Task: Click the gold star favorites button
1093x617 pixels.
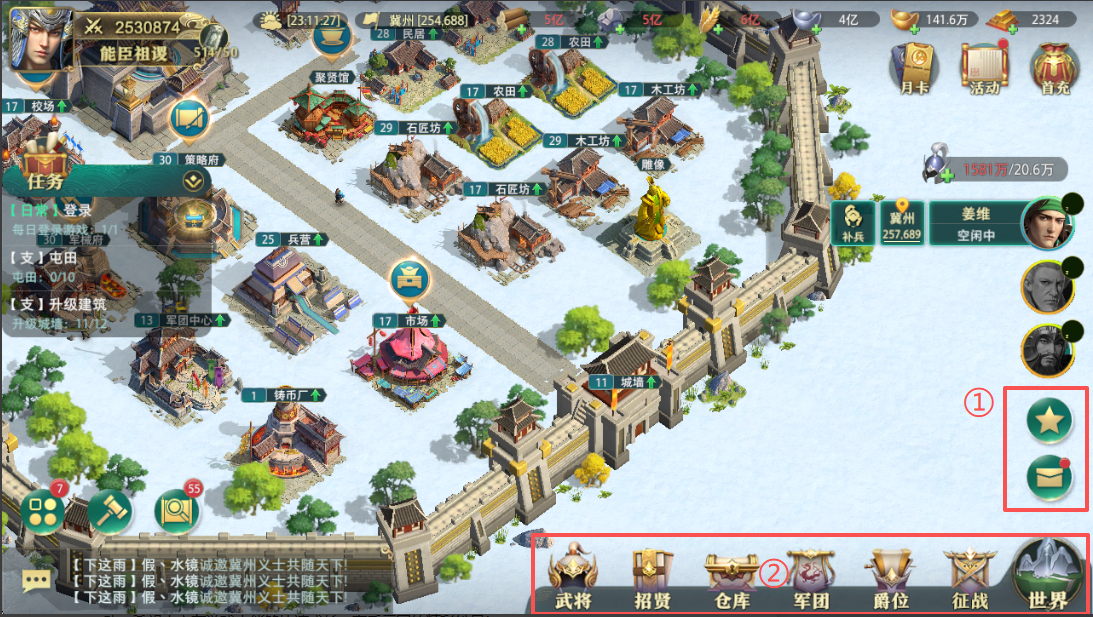Action: [1049, 422]
